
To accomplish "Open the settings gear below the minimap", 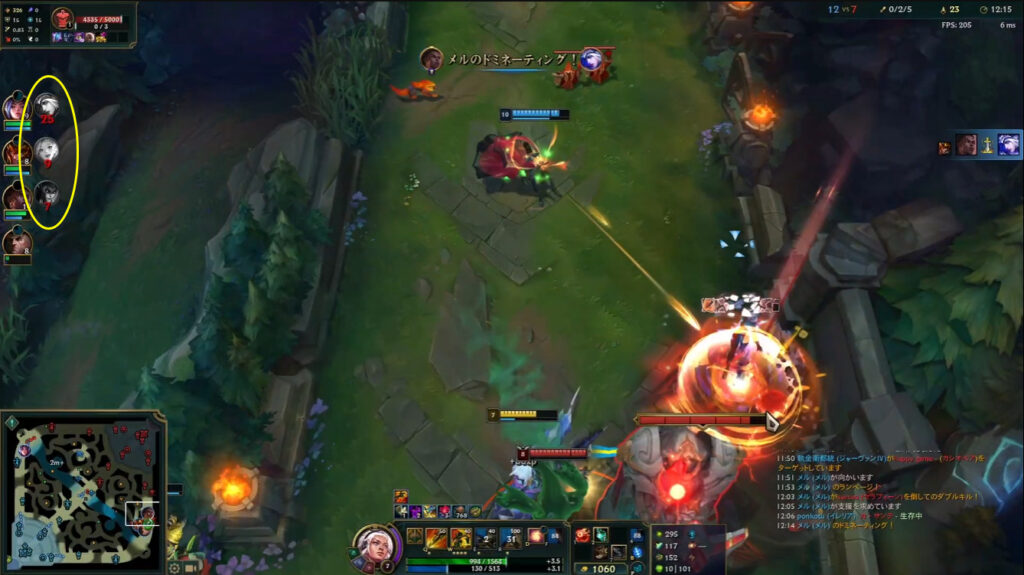I will (x=173, y=567).
